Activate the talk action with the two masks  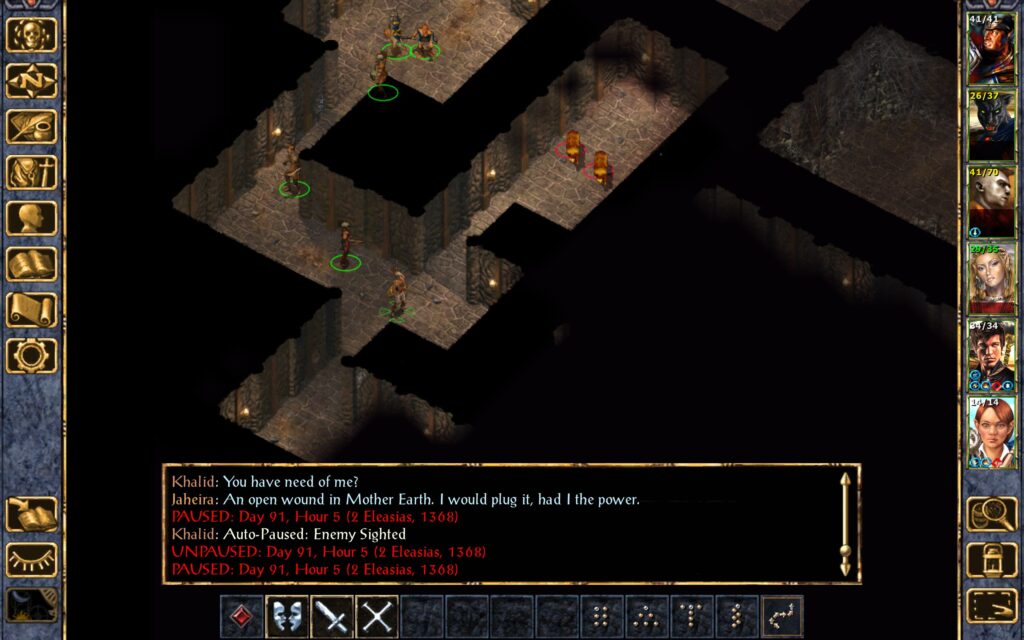[x=287, y=616]
